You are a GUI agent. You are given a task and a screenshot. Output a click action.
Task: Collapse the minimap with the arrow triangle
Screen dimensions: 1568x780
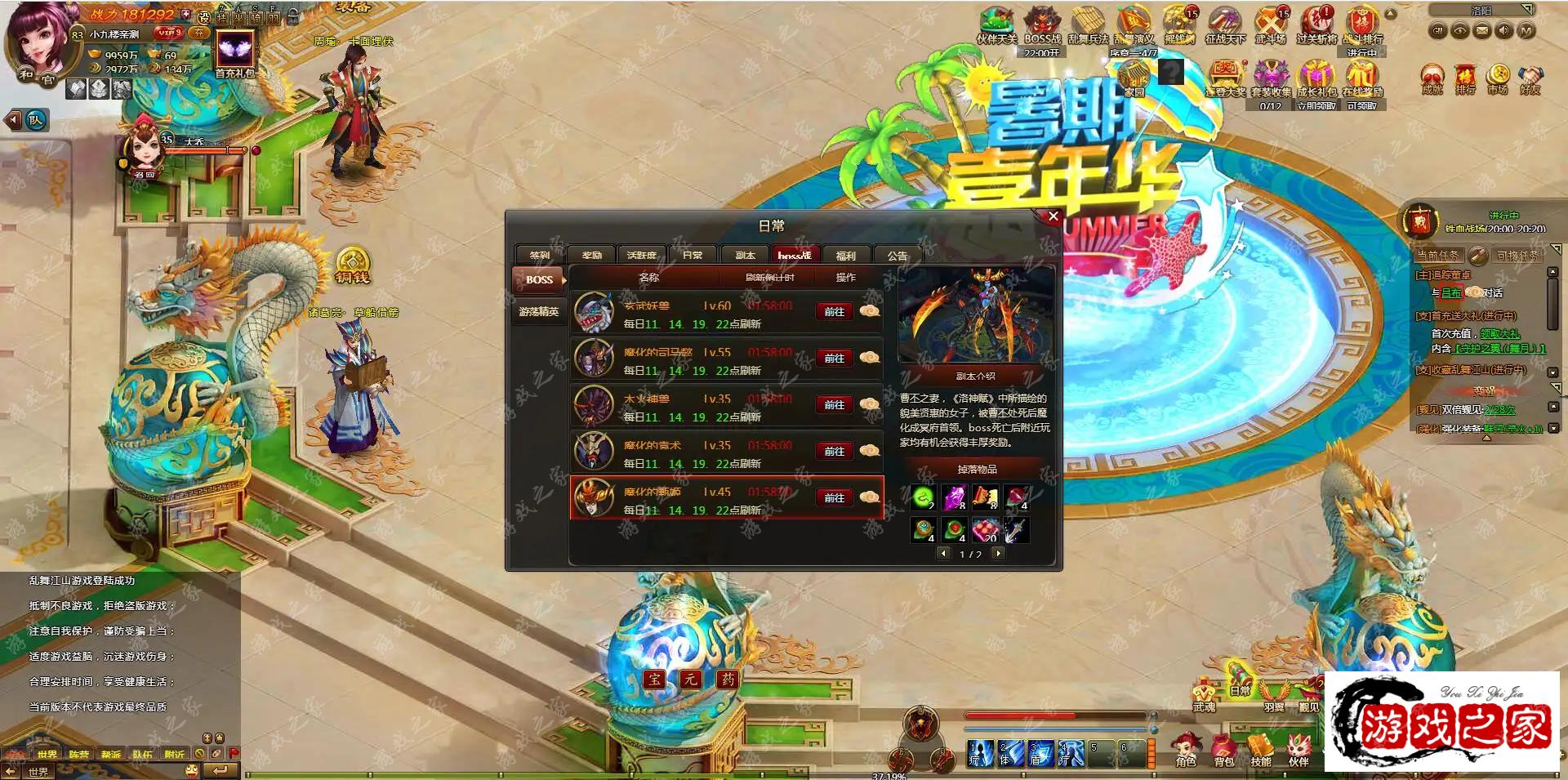pos(1528,9)
